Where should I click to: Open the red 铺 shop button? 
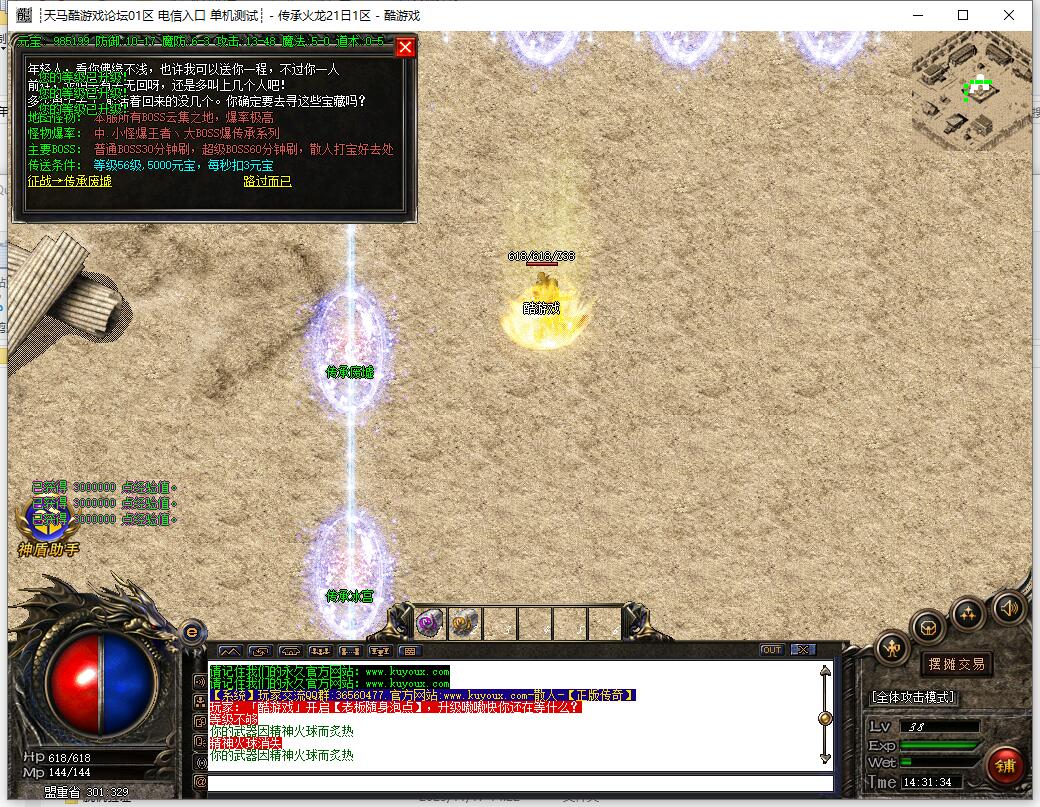[1004, 766]
